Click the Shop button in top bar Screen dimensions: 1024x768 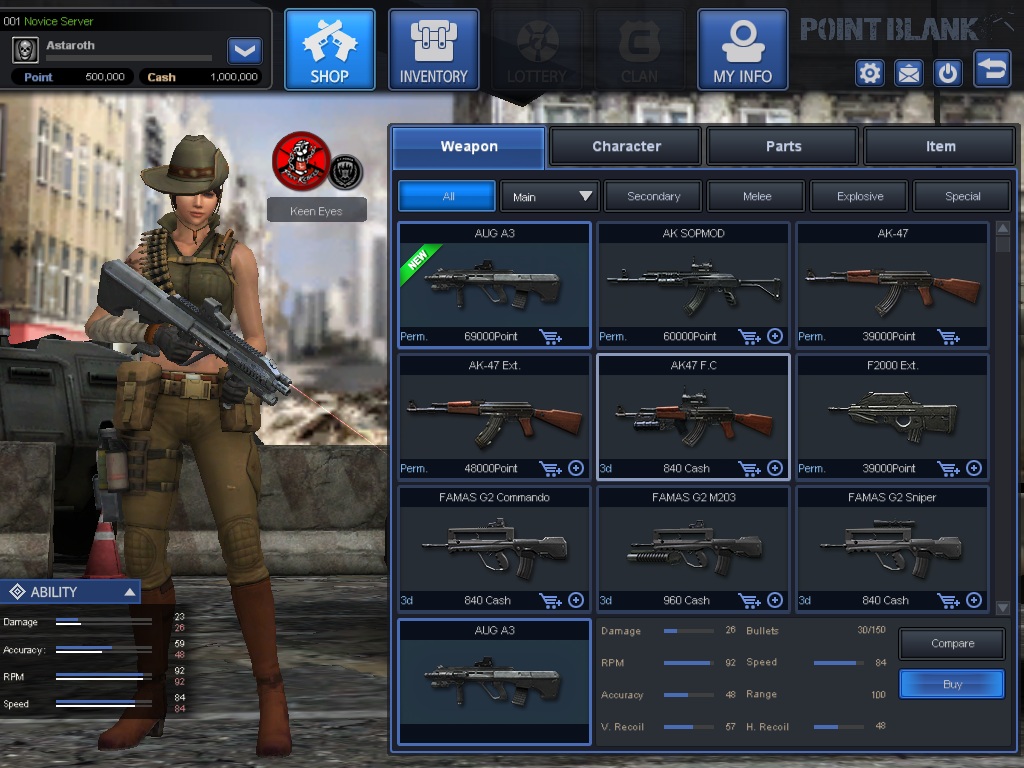click(x=329, y=50)
